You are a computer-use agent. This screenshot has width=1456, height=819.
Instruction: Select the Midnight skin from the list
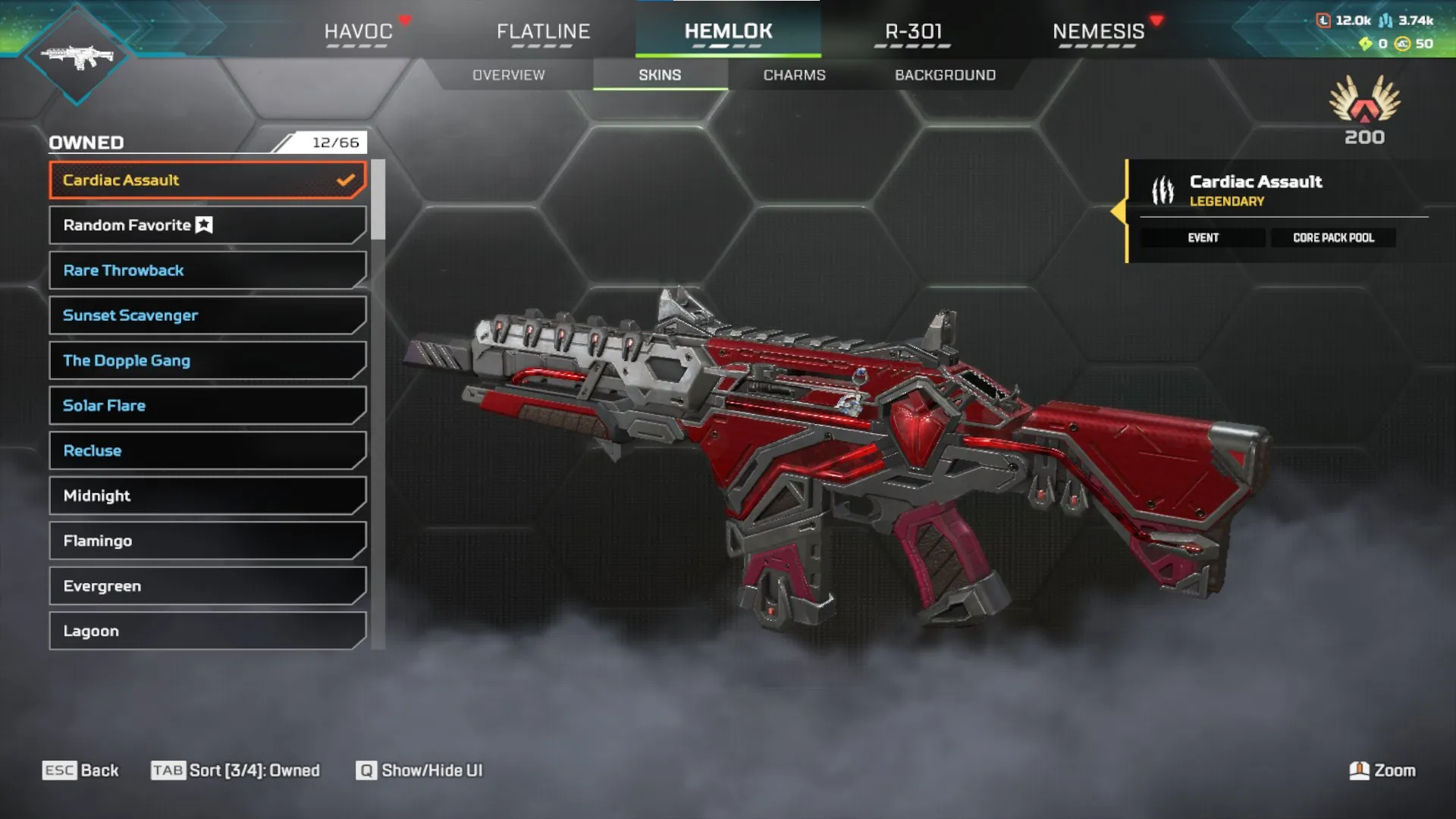coord(206,495)
